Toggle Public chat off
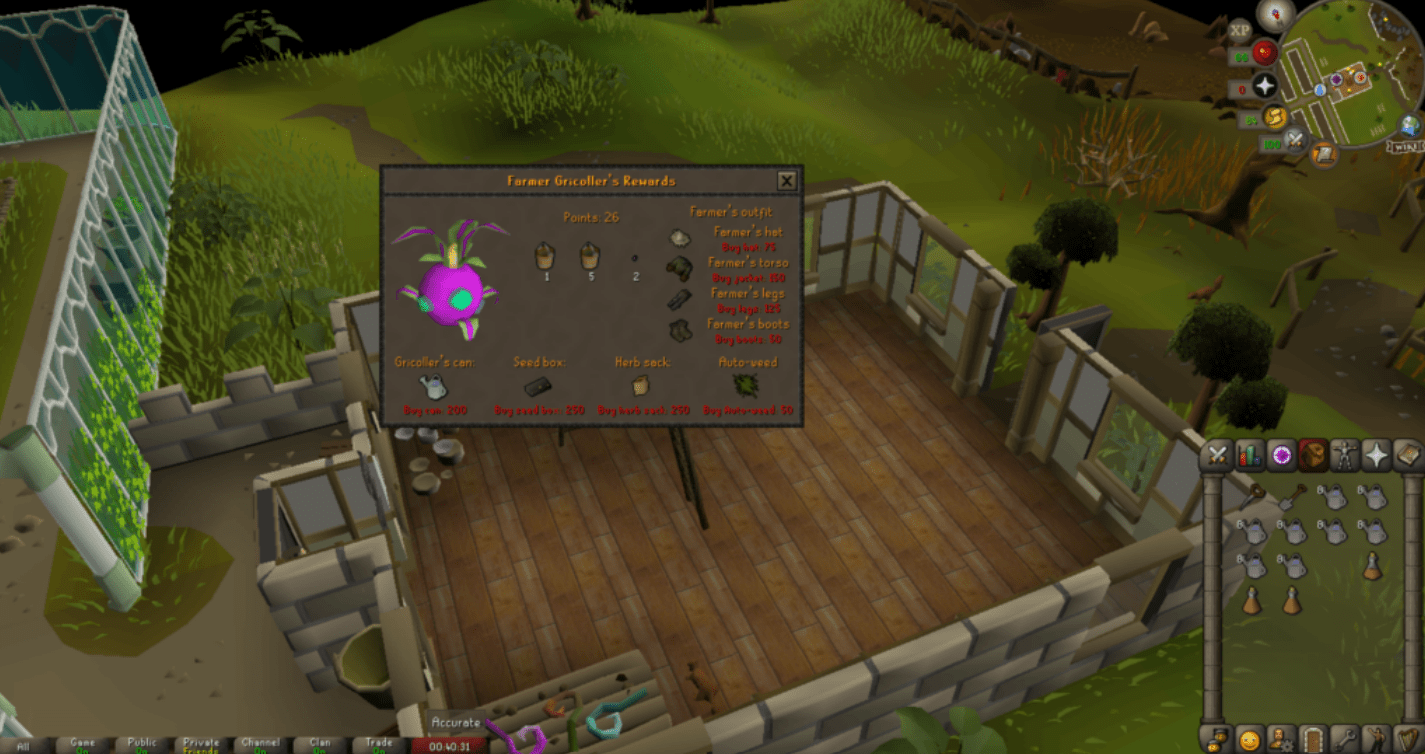Screen dimensions: 1425x754 click(142, 745)
